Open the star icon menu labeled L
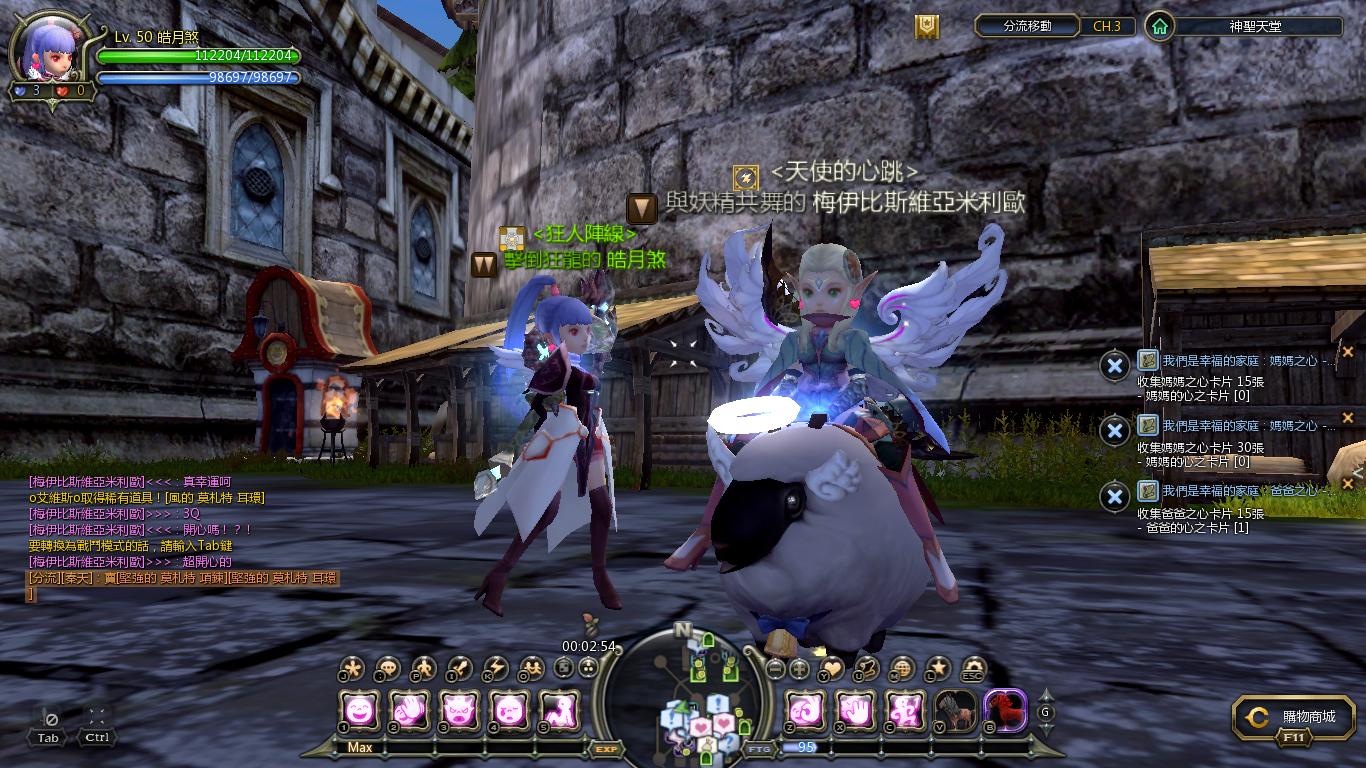1366x768 pixels. click(937, 669)
